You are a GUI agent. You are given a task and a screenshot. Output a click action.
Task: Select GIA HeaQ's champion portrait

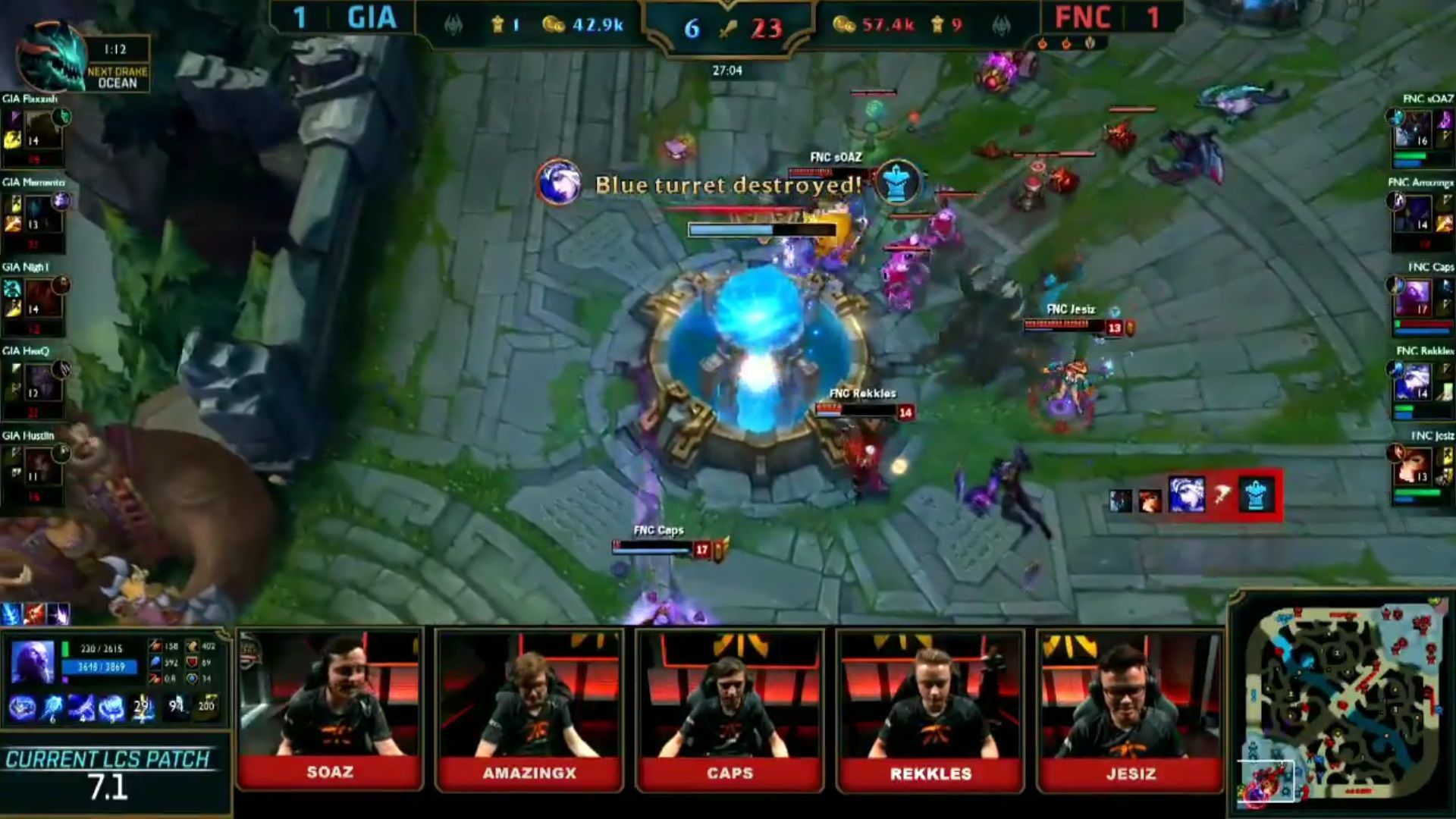pyautogui.click(x=42, y=383)
